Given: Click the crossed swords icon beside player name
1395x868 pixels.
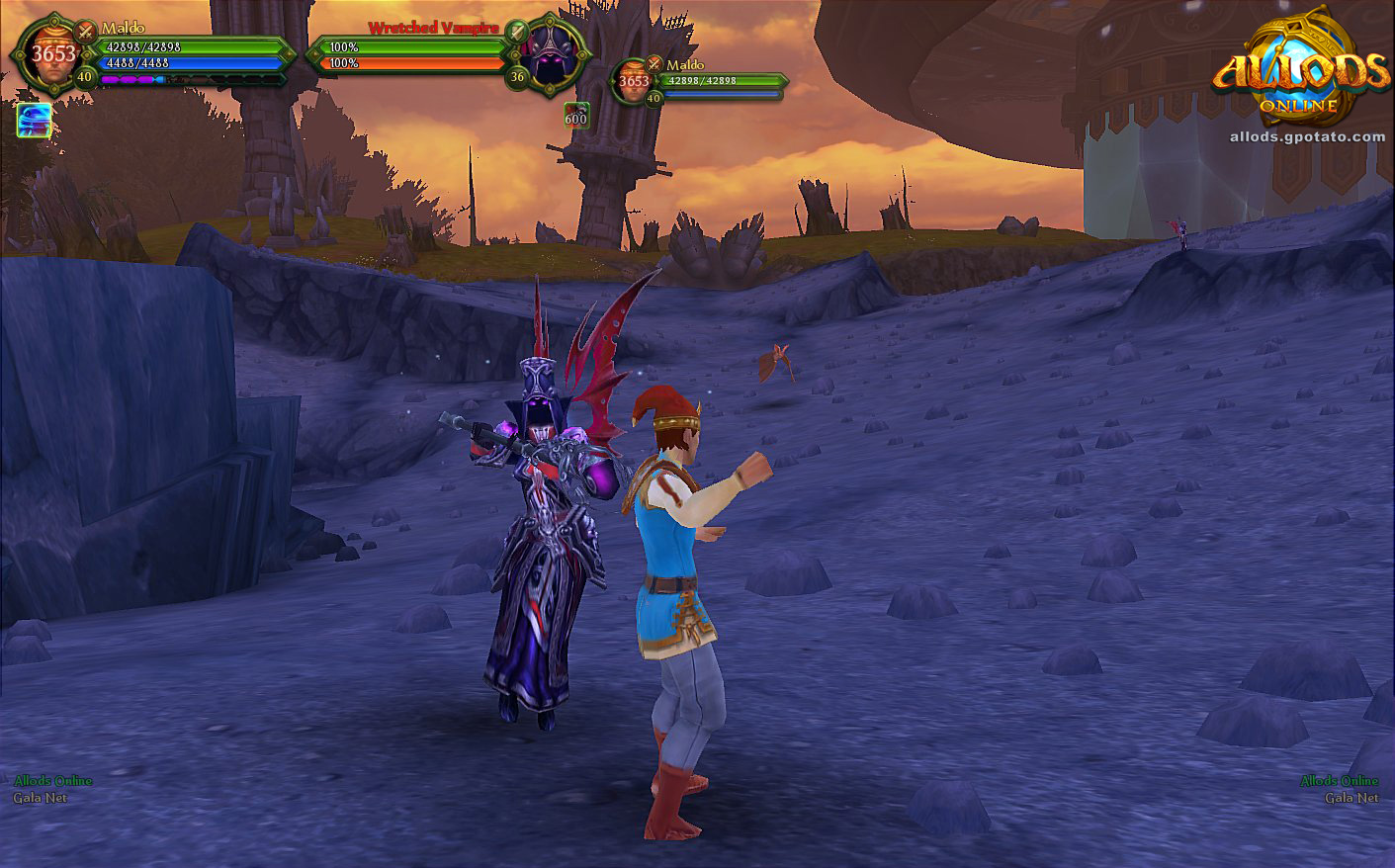Looking at the screenshot, I should 86,30.
